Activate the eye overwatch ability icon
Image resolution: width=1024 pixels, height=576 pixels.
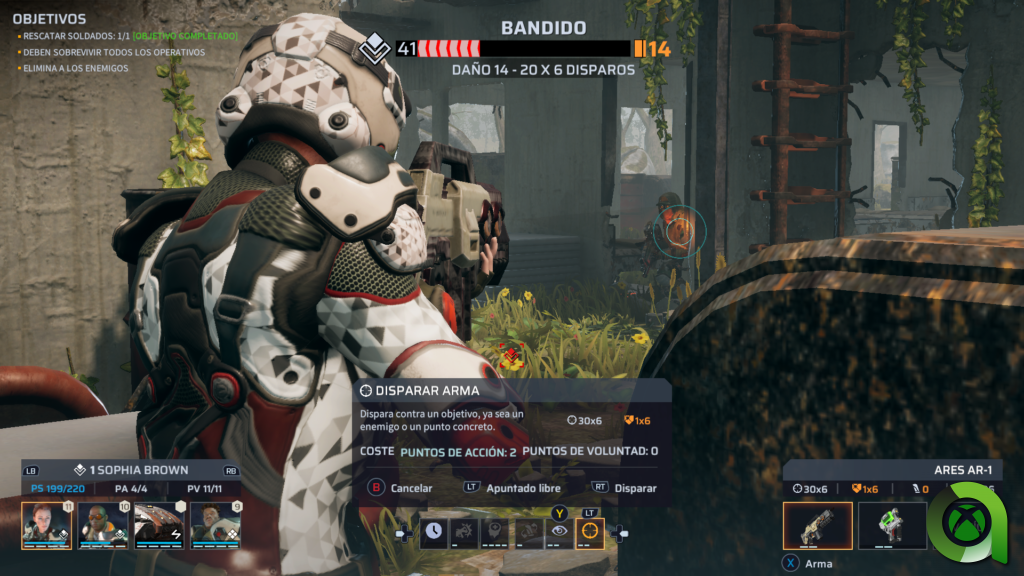click(x=559, y=534)
